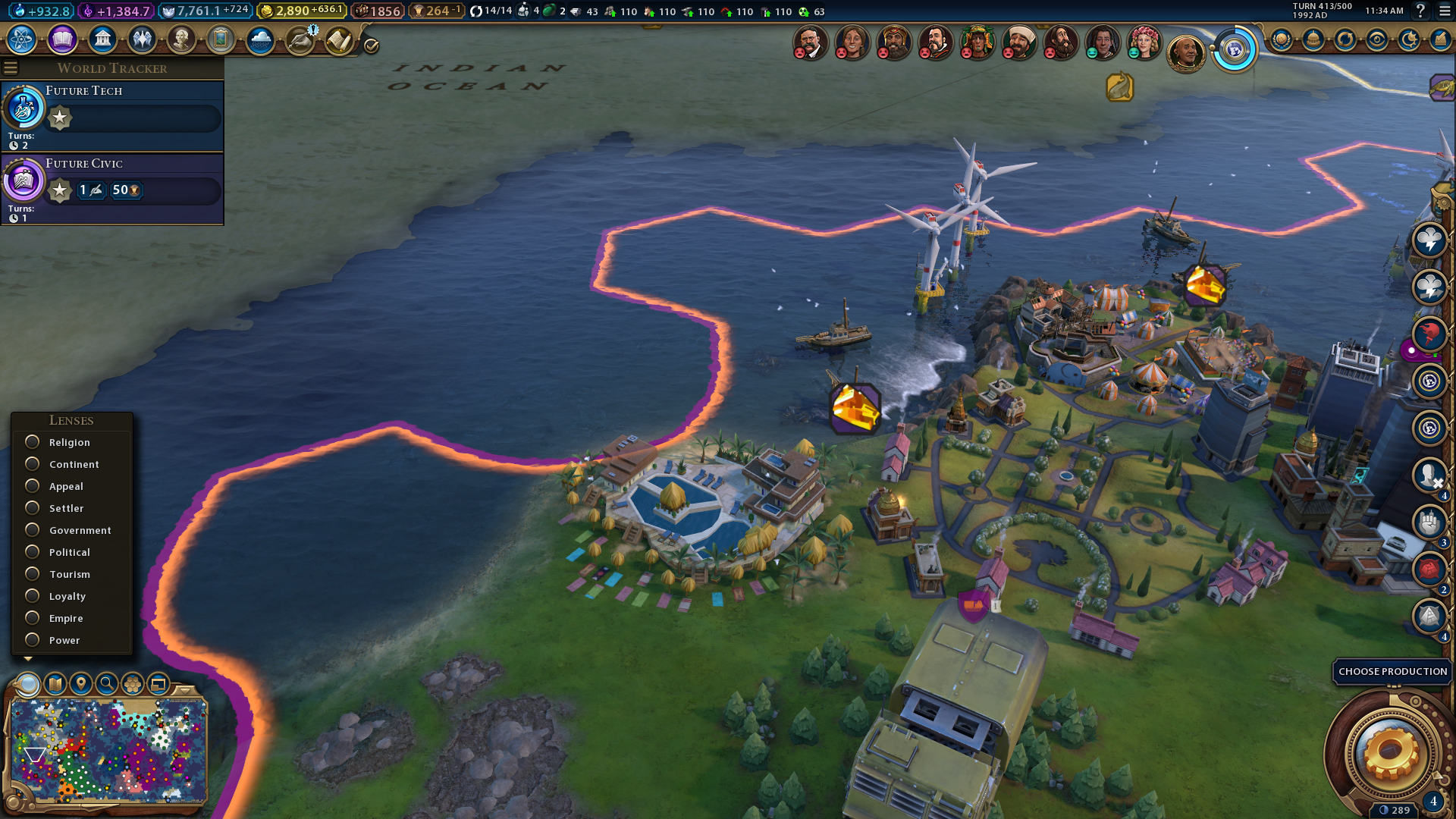
Task: Enable the Religion lens
Action: (x=33, y=442)
